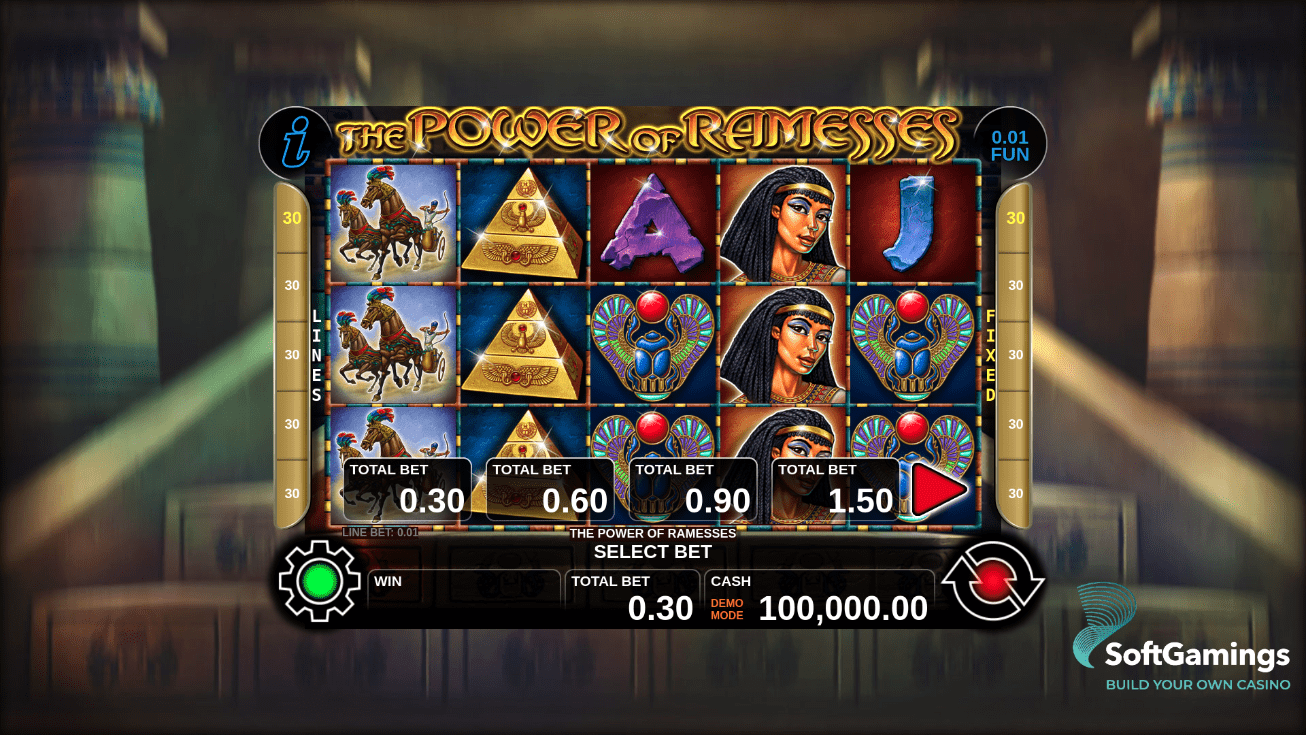Click the spin rotation arrows icon
The width and height of the screenshot is (1306, 735).
[x=993, y=582]
